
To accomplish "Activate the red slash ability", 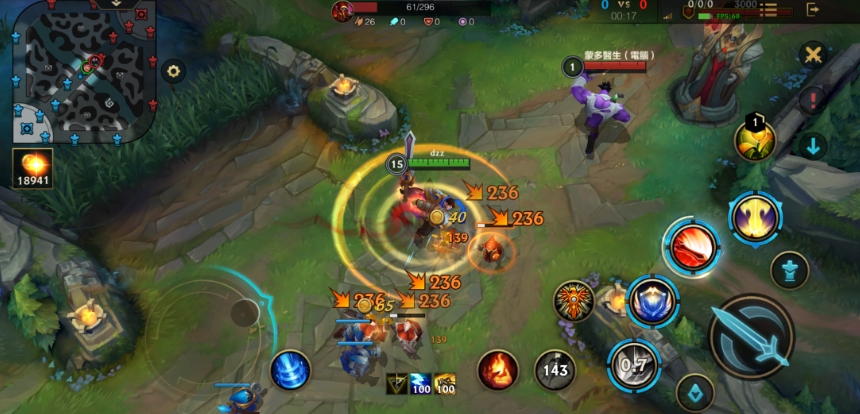I will click(x=691, y=247).
